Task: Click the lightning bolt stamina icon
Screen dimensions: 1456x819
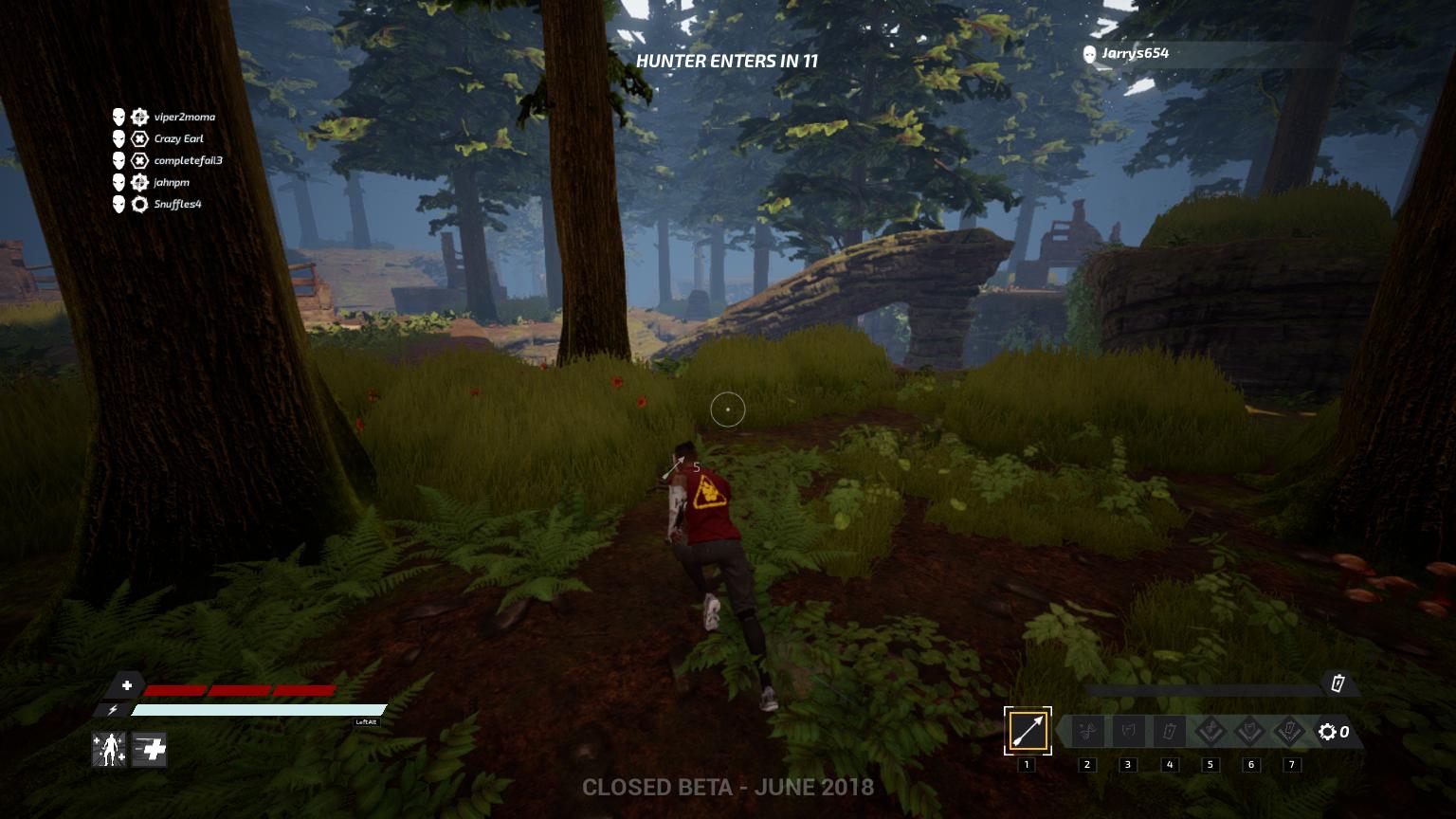Action: pos(113,709)
